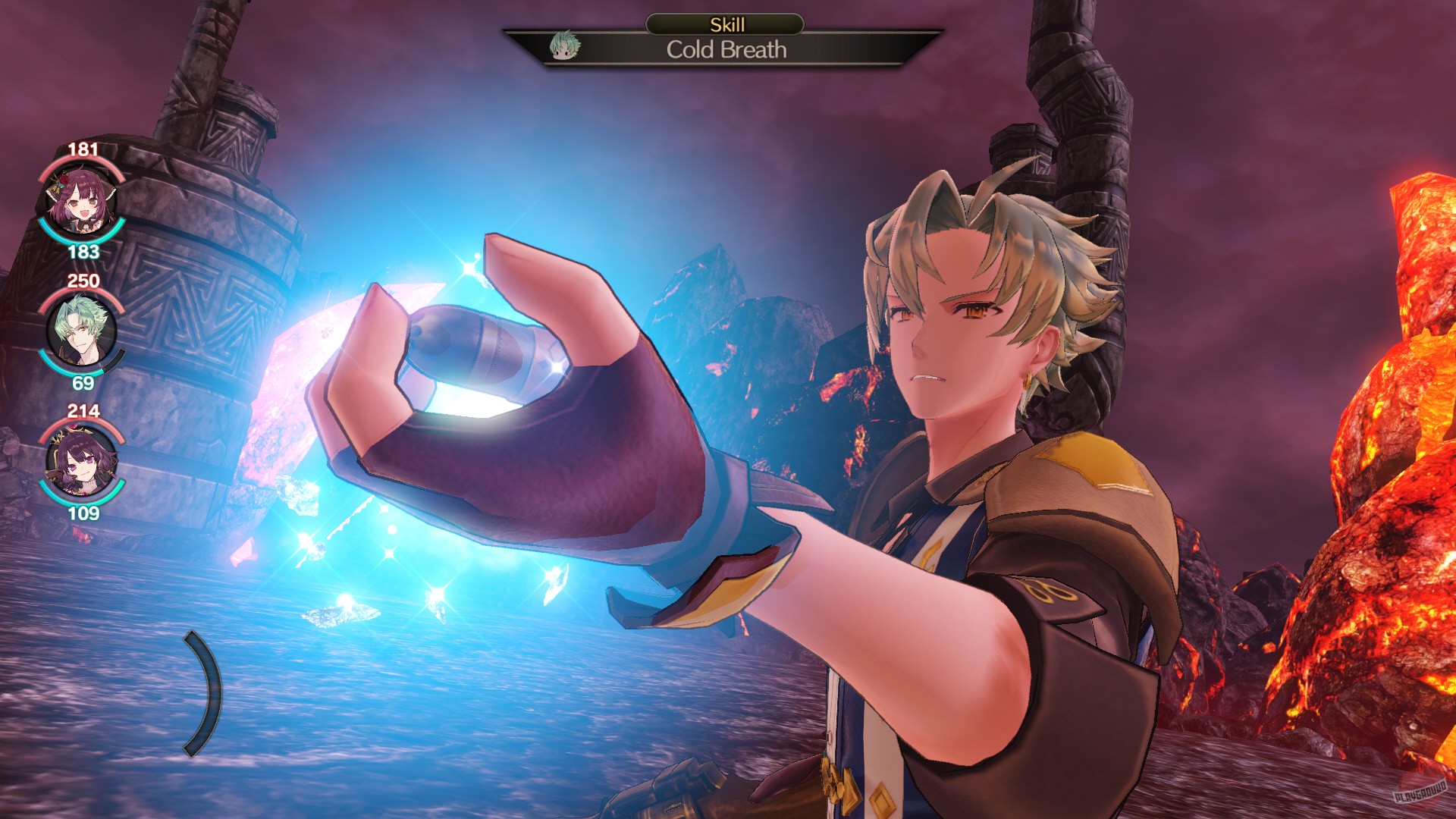Click the second member's HP value 250

pos(83,281)
